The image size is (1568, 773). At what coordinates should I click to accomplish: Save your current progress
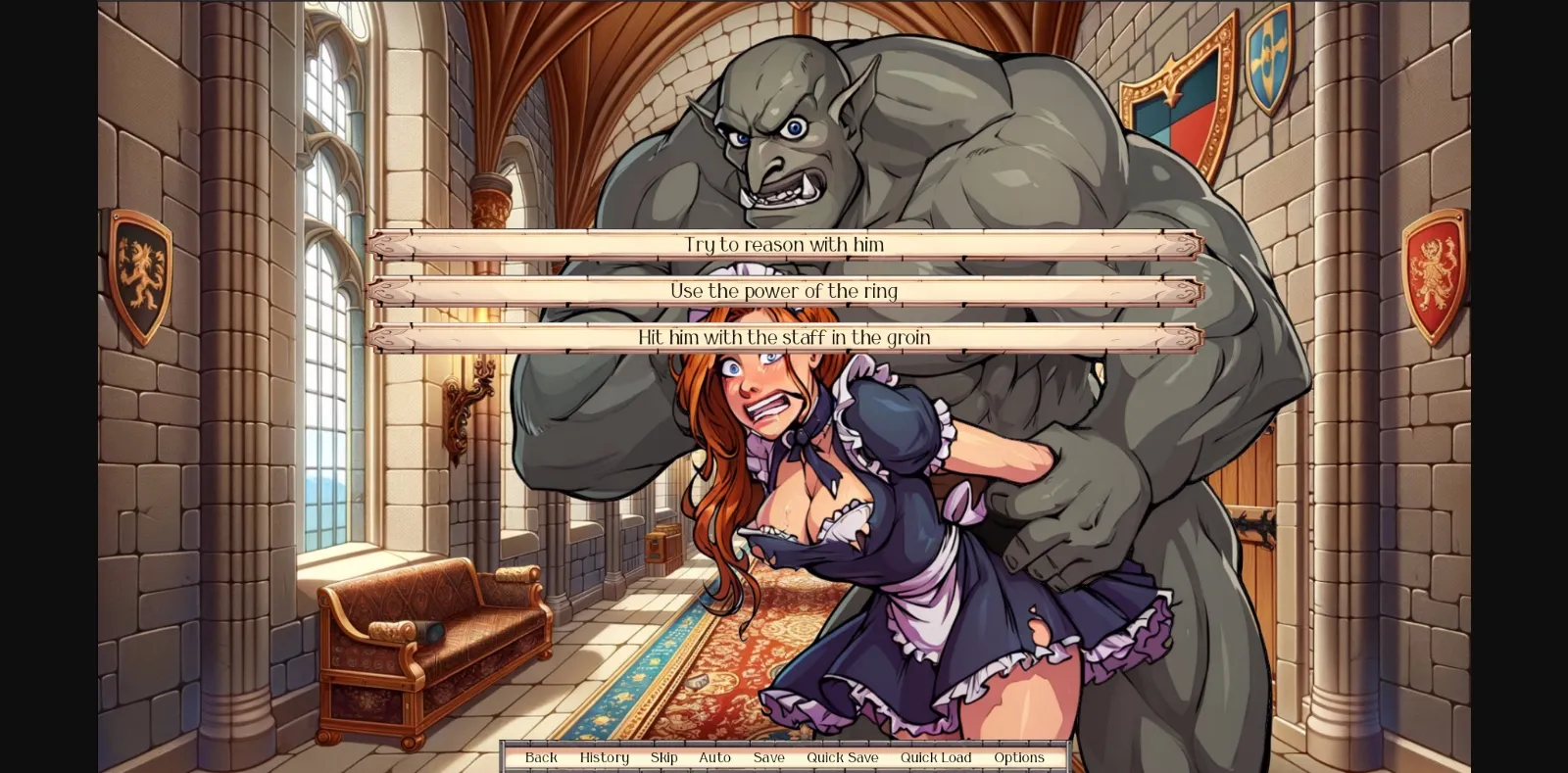point(768,756)
